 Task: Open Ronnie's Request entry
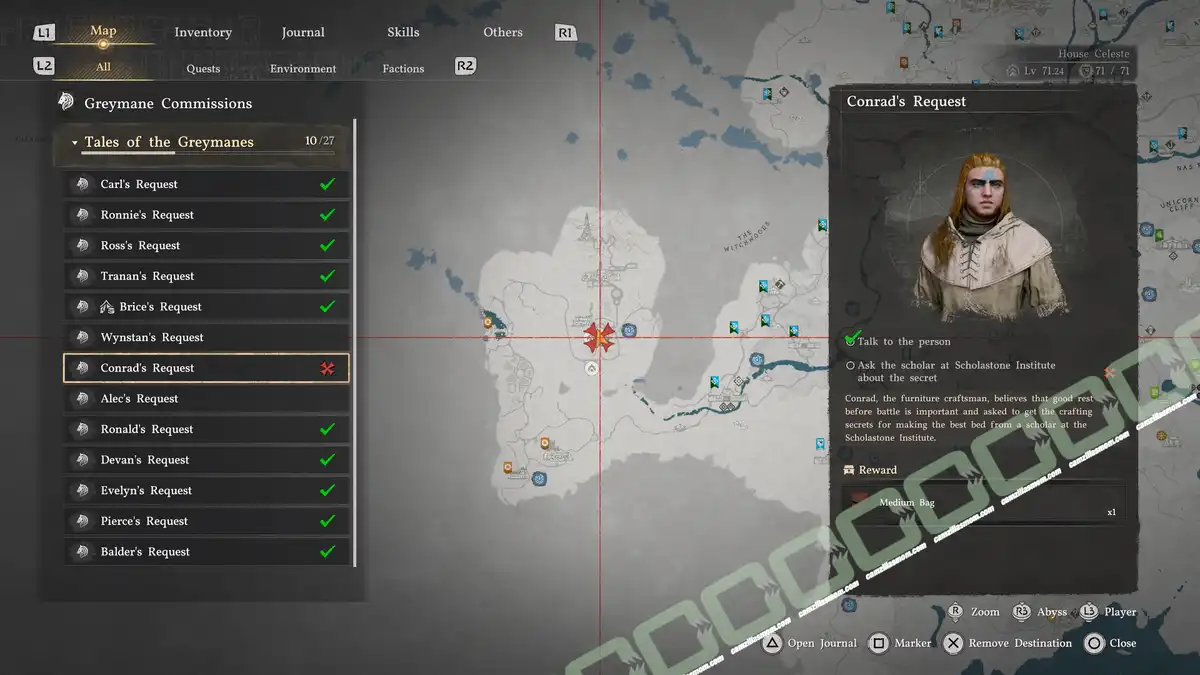206,215
